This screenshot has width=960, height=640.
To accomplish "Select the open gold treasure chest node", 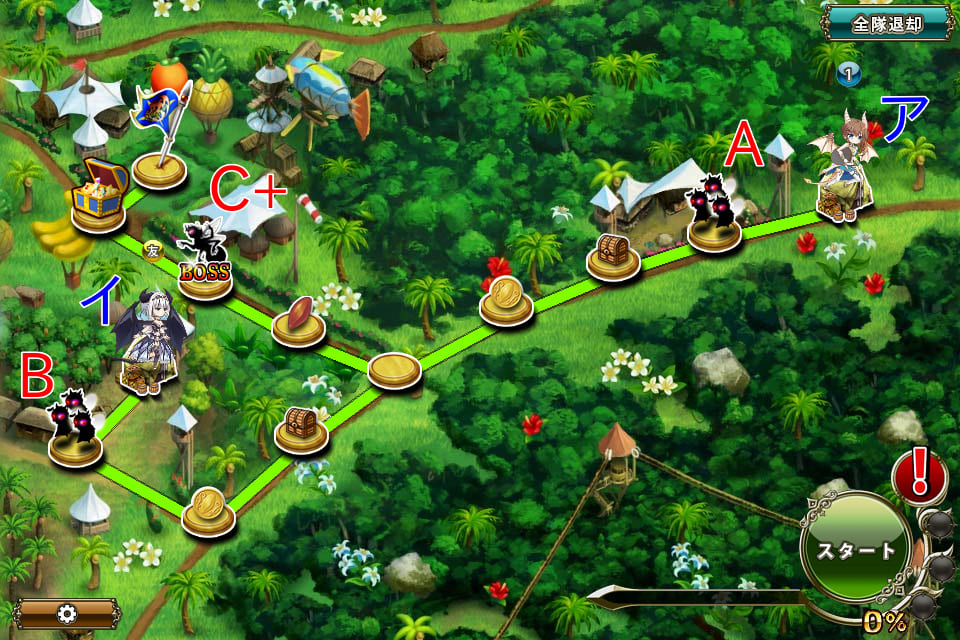I will [100, 195].
